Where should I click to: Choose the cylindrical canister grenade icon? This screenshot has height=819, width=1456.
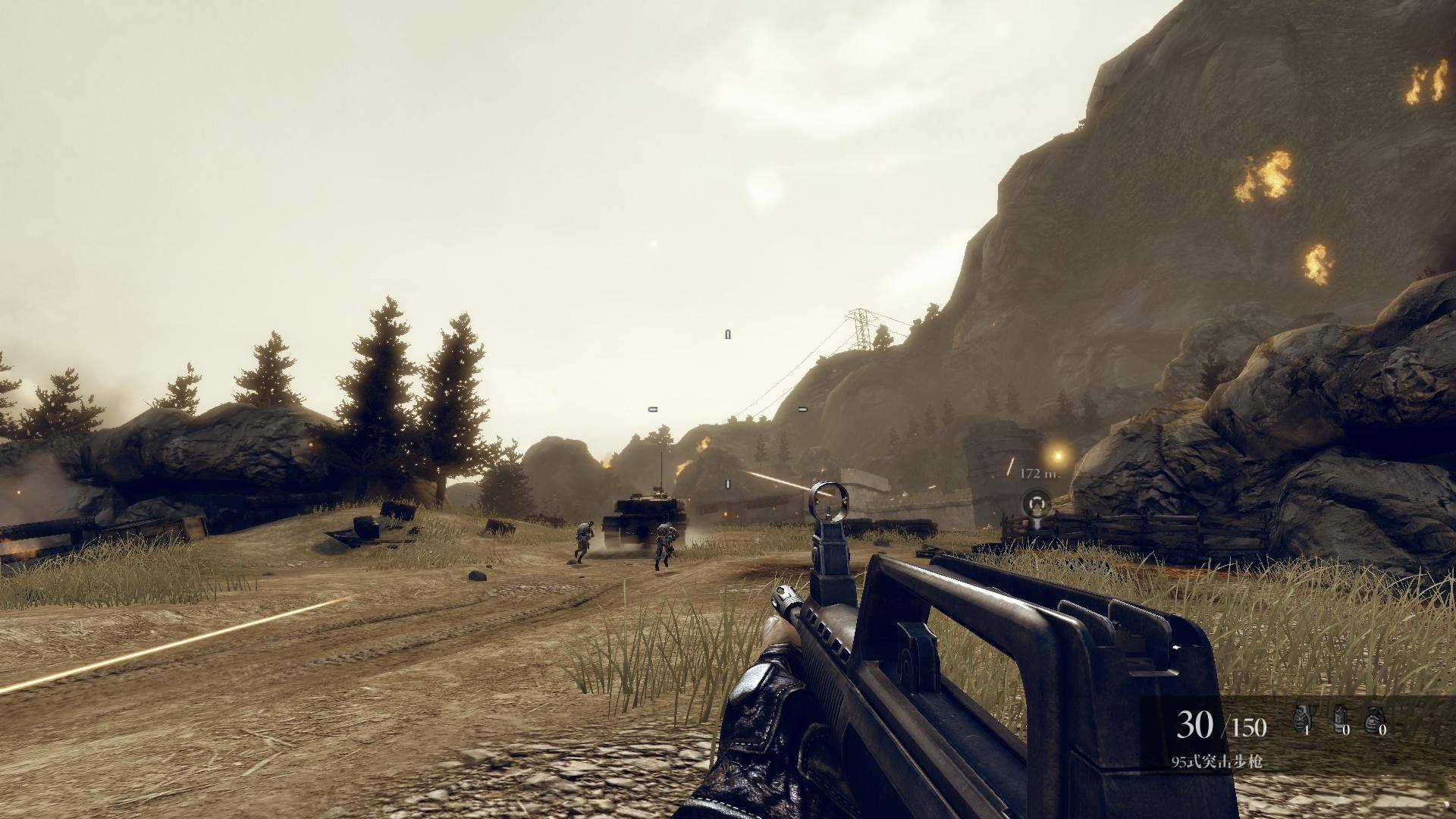click(x=1339, y=718)
